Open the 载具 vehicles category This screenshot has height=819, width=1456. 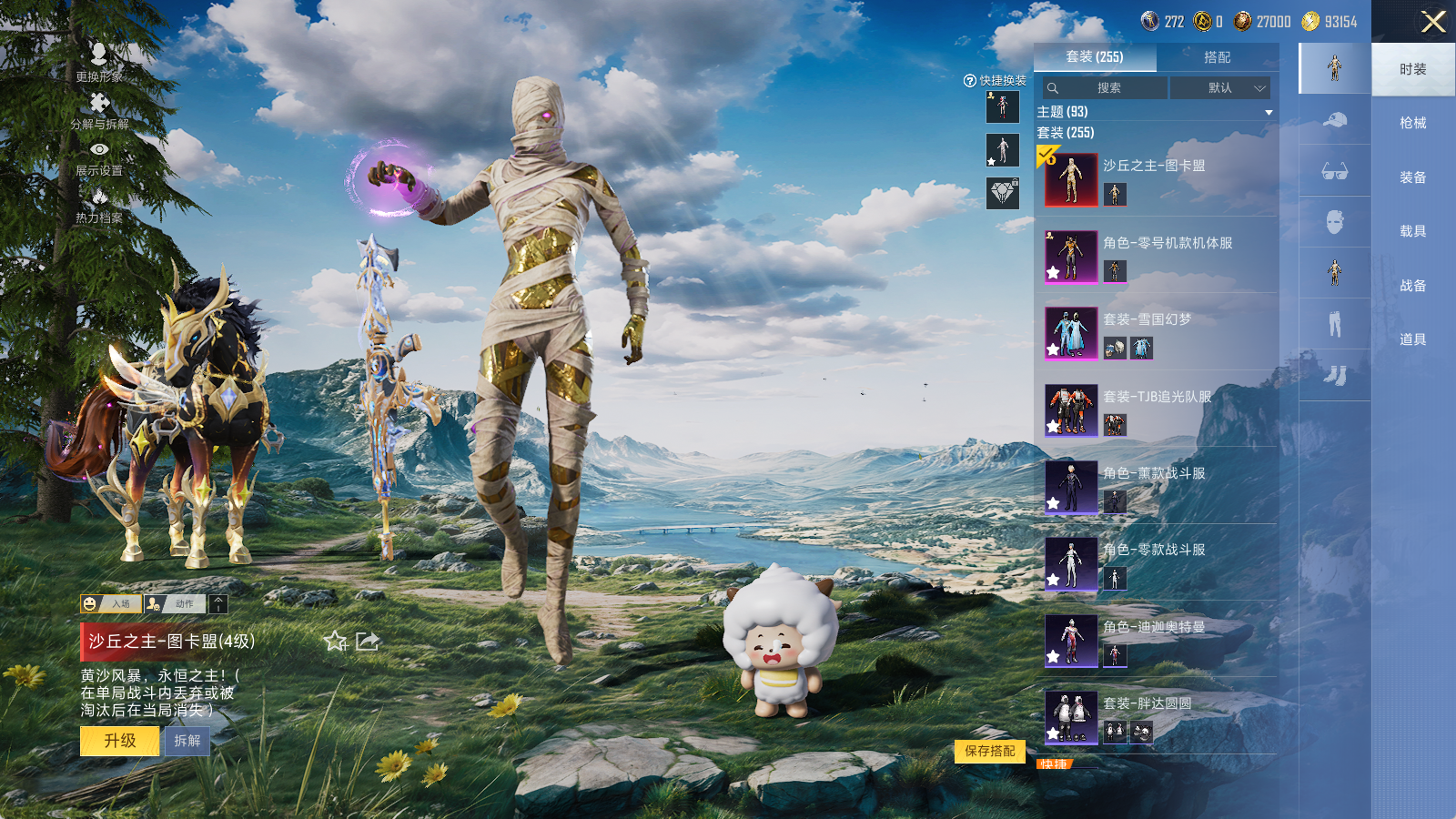tap(1412, 231)
